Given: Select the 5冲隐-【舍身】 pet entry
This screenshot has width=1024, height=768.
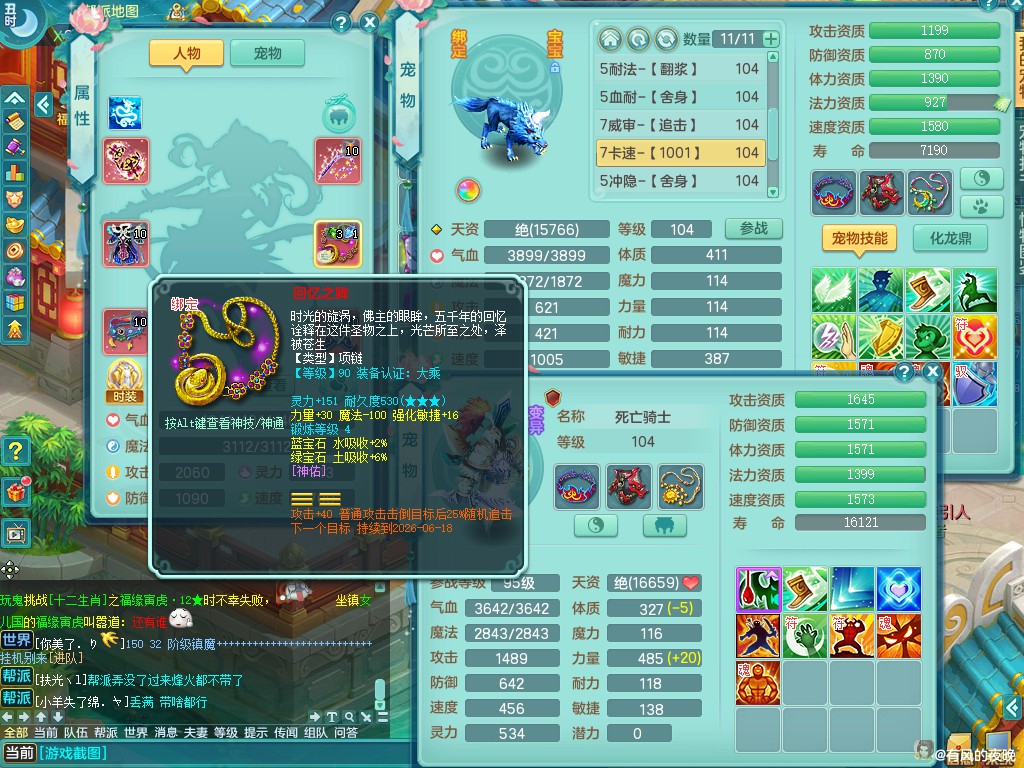Looking at the screenshot, I should pyautogui.click(x=680, y=181).
